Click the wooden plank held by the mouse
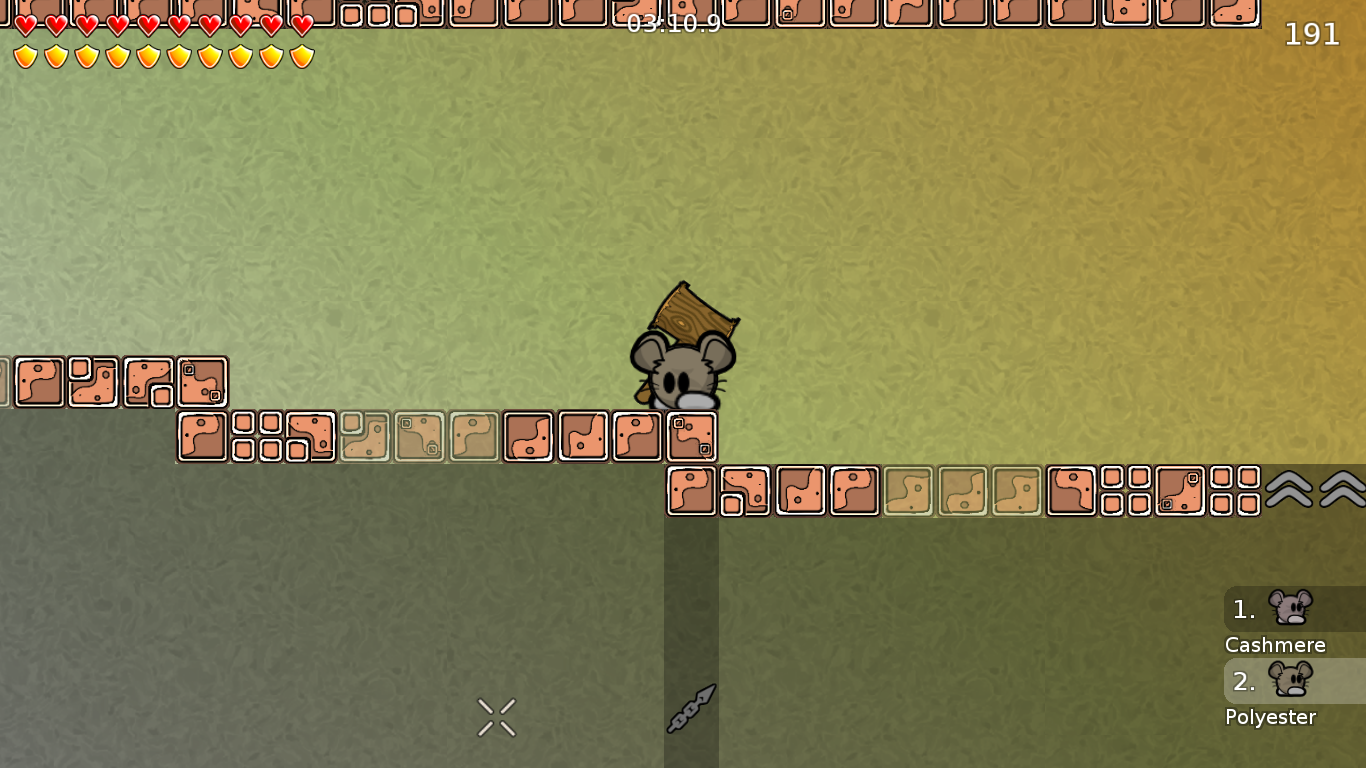1366x768 pixels. (694, 311)
